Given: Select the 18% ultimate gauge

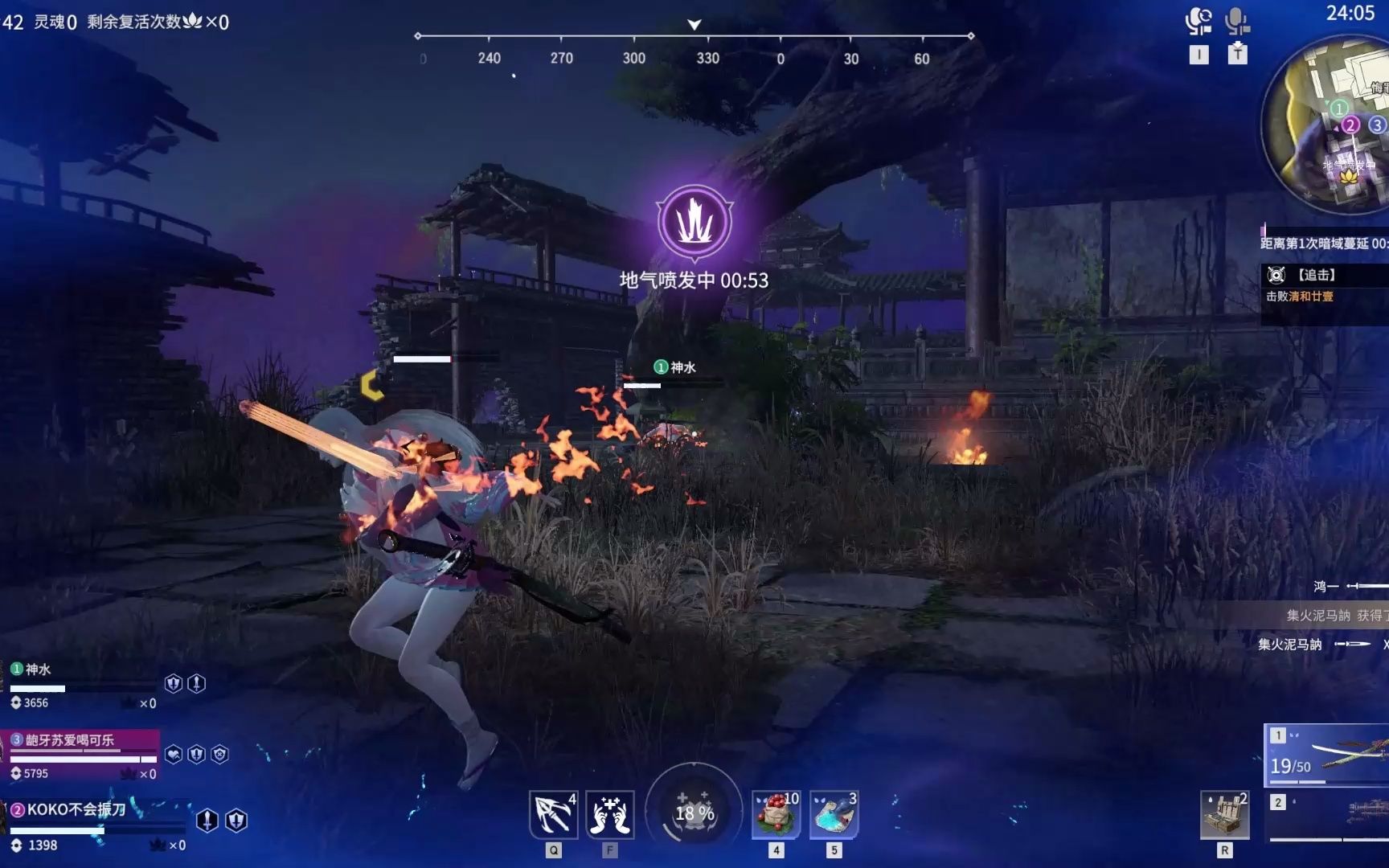Looking at the screenshot, I should (x=694, y=812).
